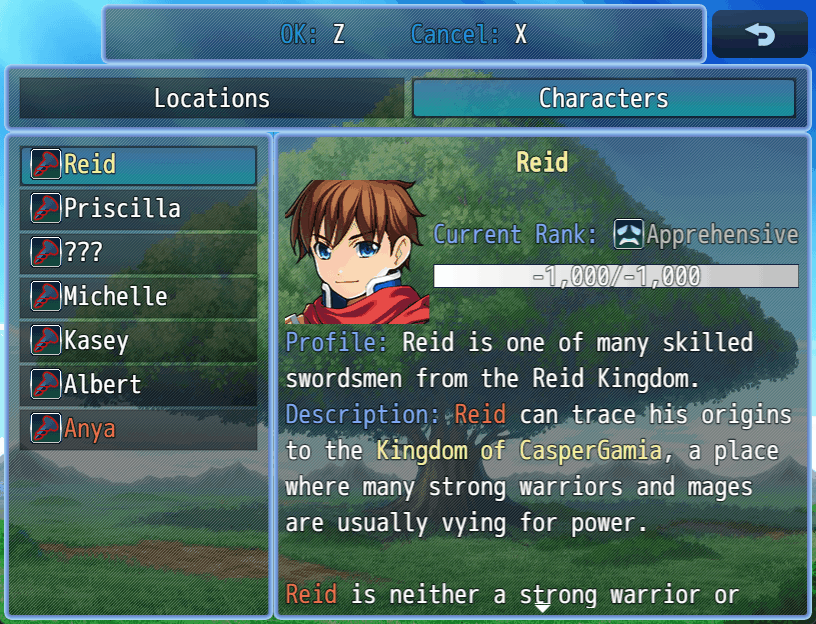Click the down arrow under the description
The width and height of the screenshot is (816, 624).
[541, 606]
